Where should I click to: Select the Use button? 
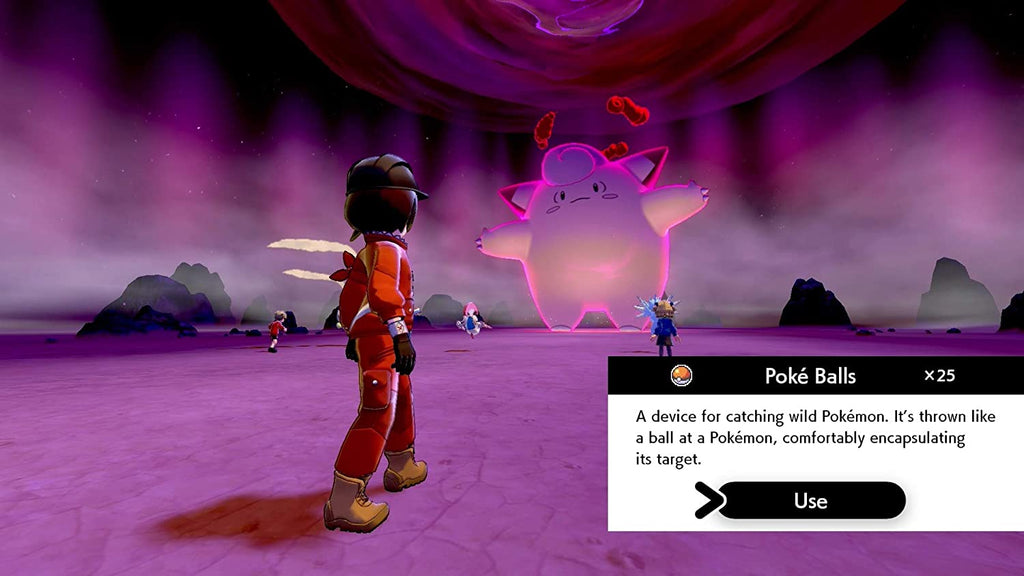pos(811,500)
